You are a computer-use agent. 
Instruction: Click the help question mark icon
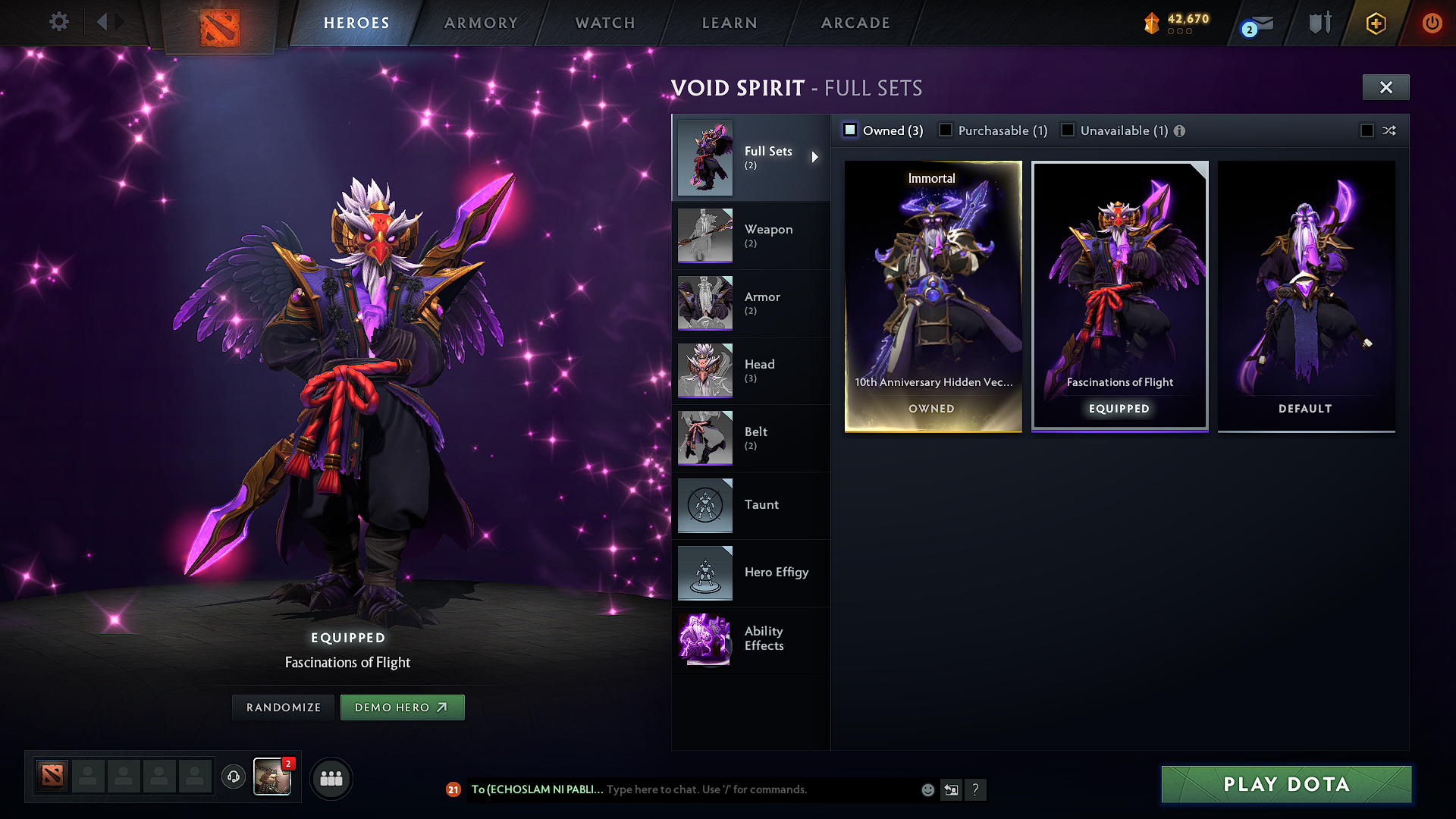976,790
